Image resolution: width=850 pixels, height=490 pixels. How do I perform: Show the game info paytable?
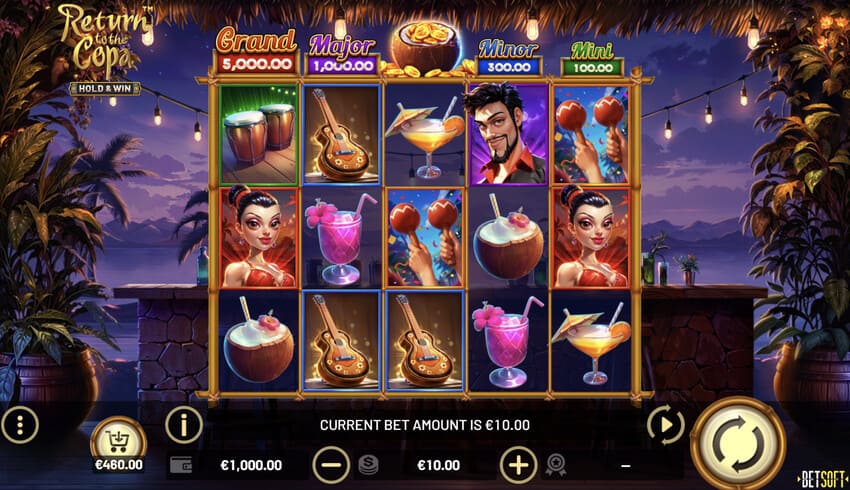[183, 425]
